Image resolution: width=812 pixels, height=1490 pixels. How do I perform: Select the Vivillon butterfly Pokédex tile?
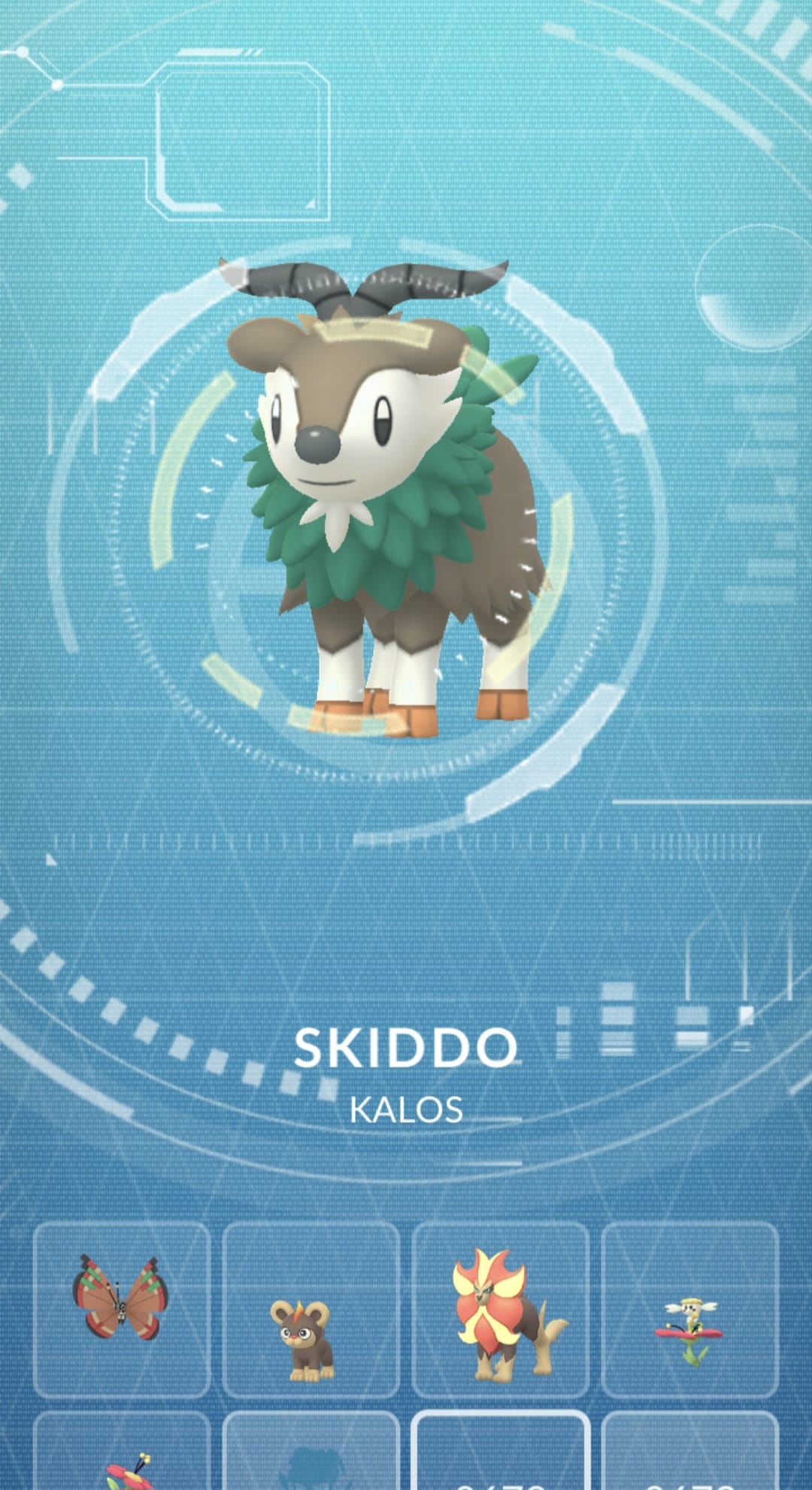coord(121,1309)
